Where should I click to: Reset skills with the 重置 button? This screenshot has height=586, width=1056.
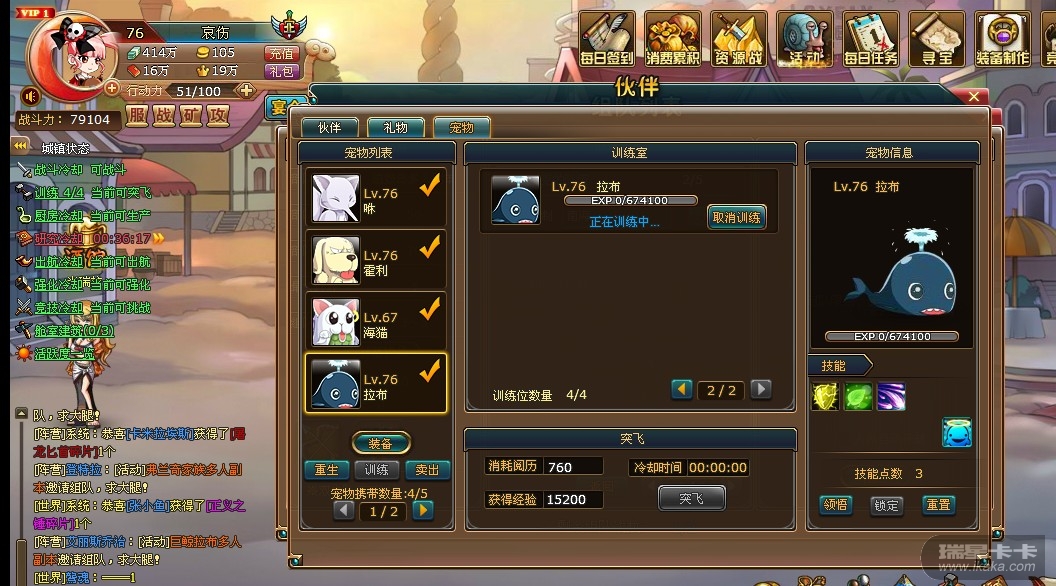[938, 504]
